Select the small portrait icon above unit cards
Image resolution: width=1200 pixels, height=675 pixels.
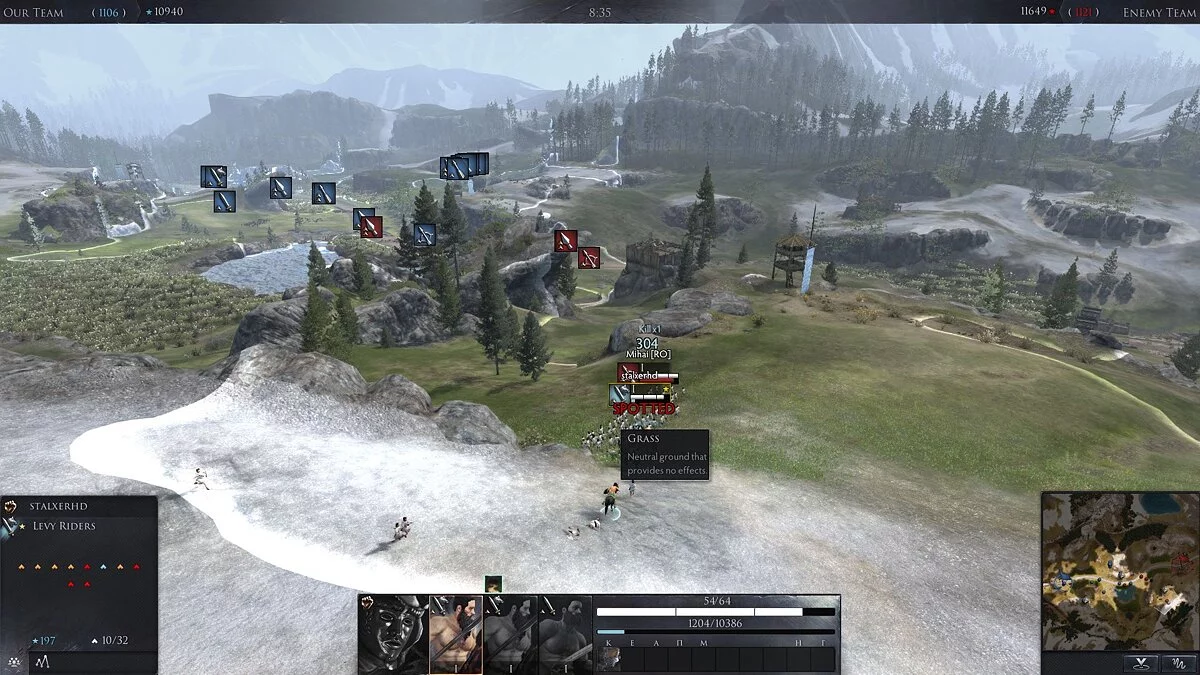coord(493,584)
